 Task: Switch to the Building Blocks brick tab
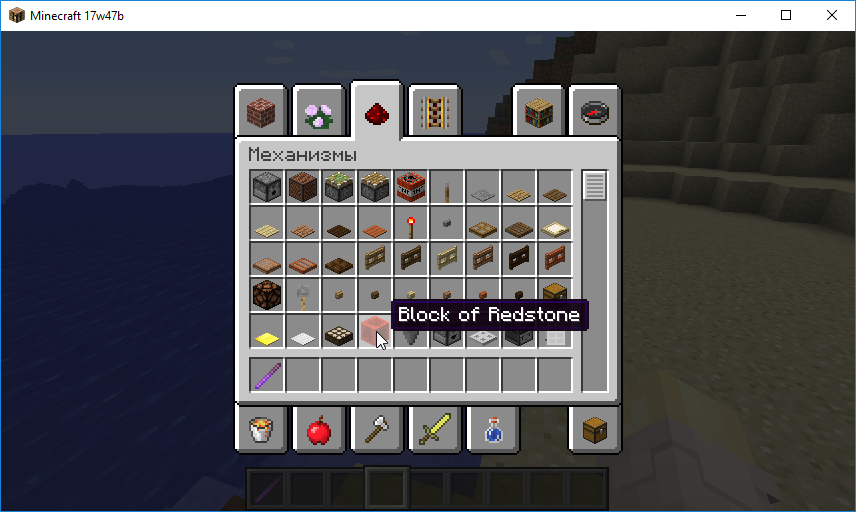tap(261, 111)
